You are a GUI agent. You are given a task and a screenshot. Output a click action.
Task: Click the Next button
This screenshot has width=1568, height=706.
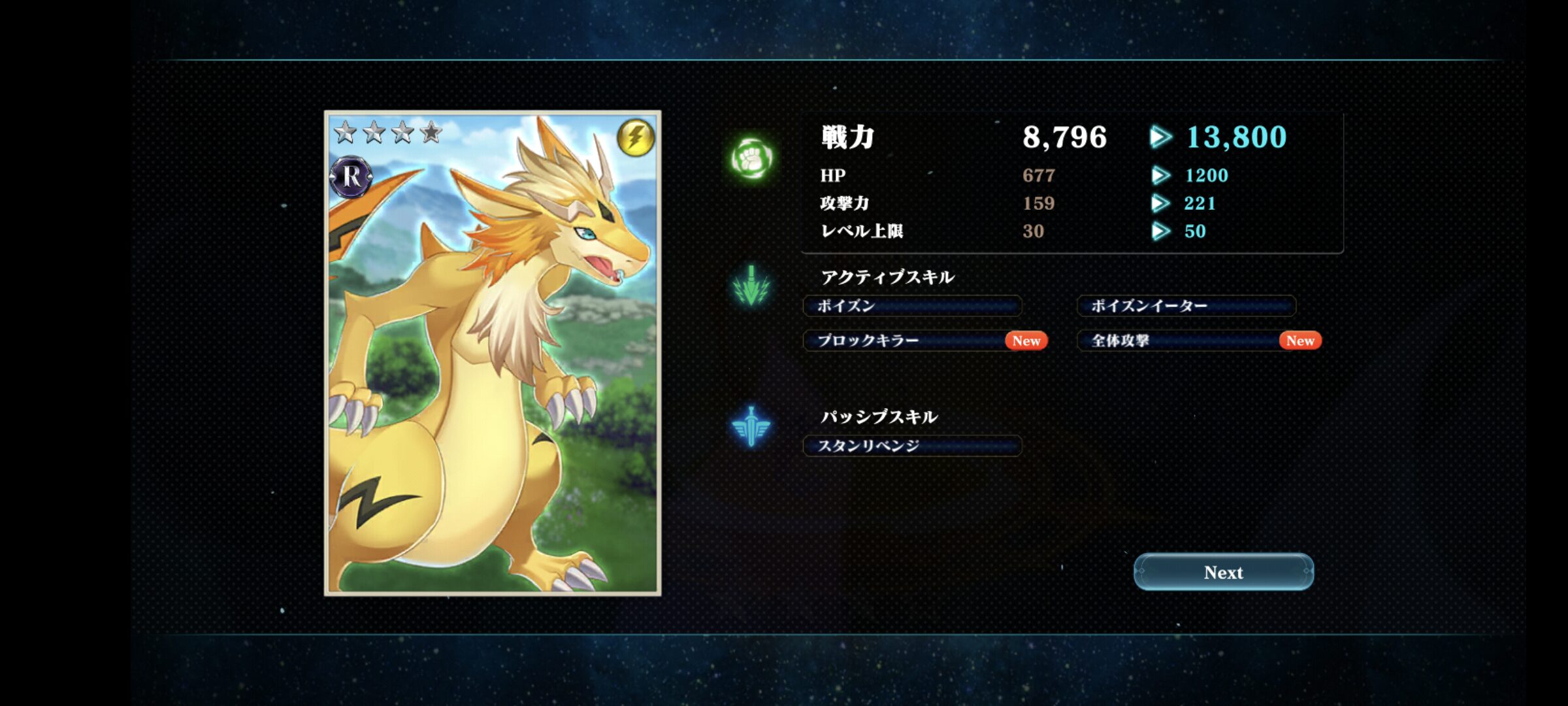pos(1223,572)
